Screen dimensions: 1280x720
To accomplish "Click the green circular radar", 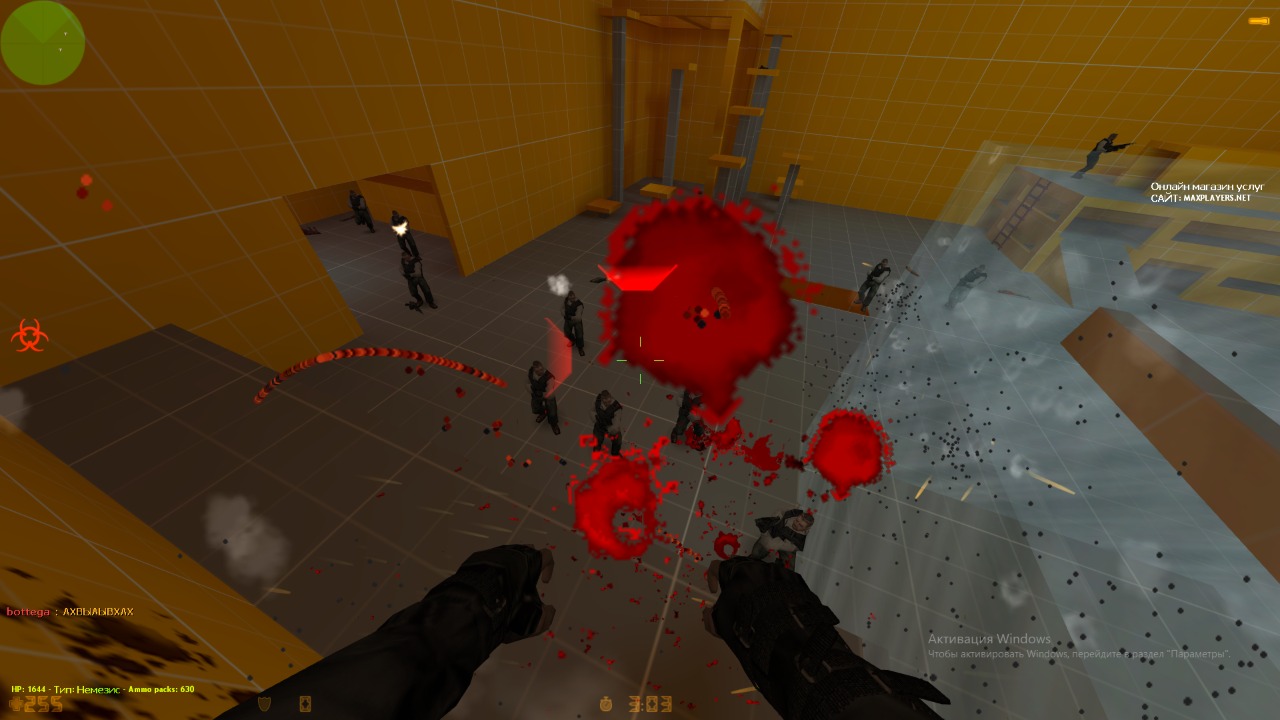I will pos(42,42).
